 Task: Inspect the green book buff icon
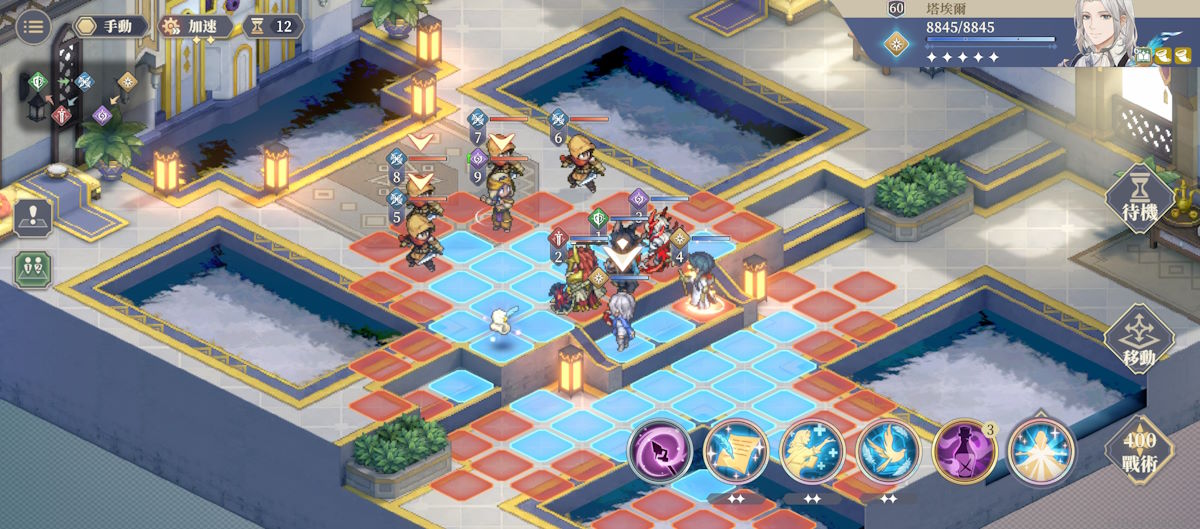click(x=1144, y=56)
